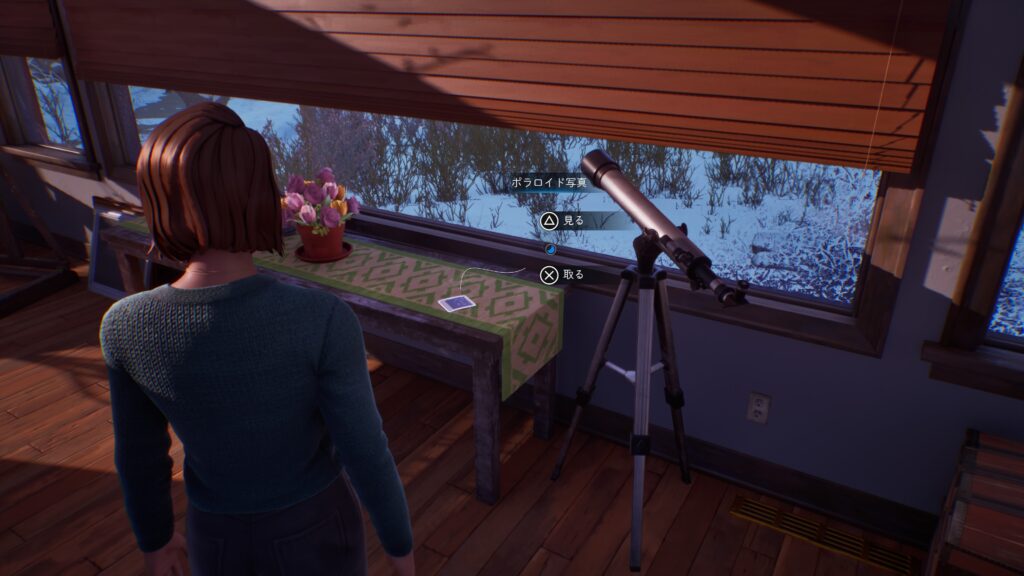
Task: Select the 取る (take) option for the Polaroid
Action: [562, 274]
